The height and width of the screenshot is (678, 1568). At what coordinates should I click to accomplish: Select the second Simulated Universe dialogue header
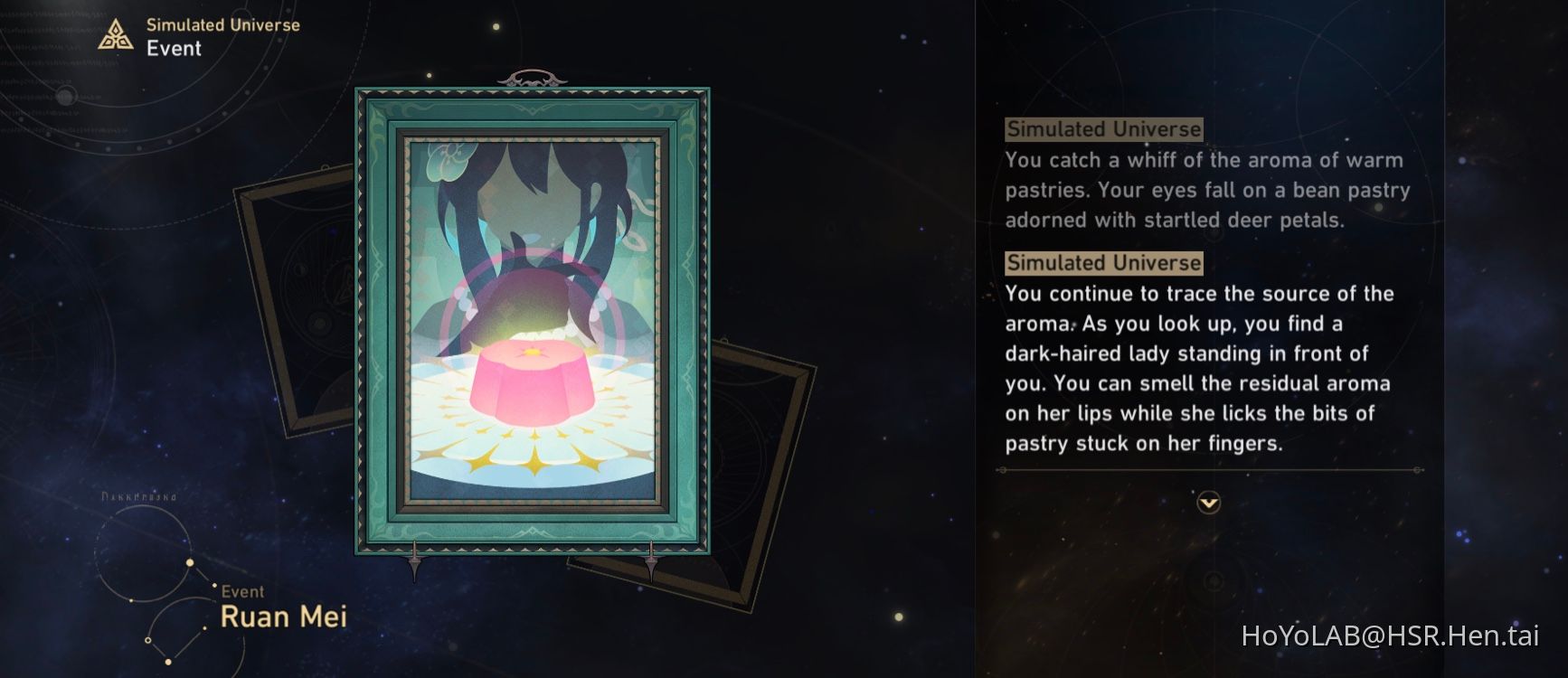click(x=1104, y=263)
